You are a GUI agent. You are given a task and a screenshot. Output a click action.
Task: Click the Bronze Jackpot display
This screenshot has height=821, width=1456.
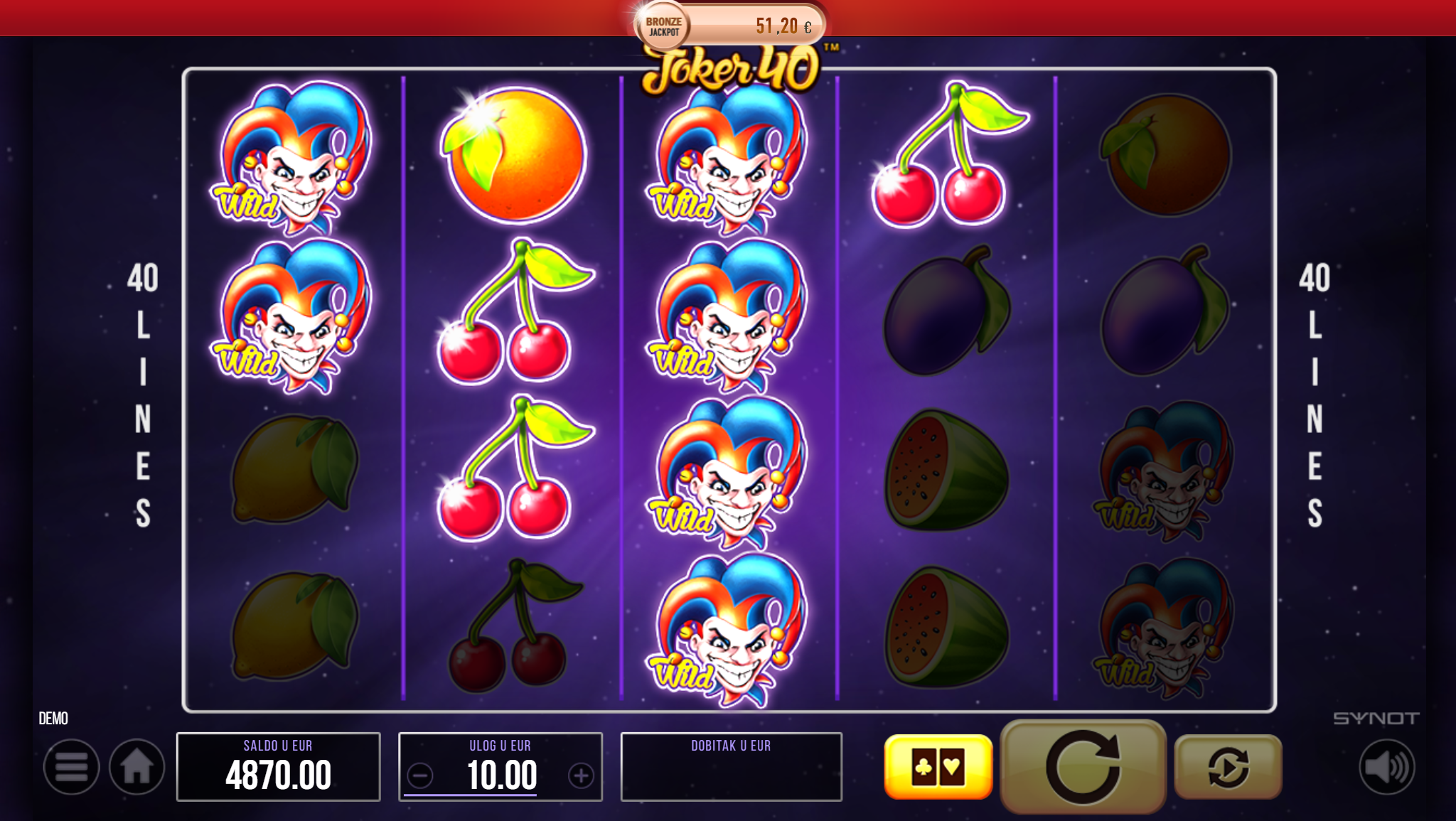tap(729, 26)
